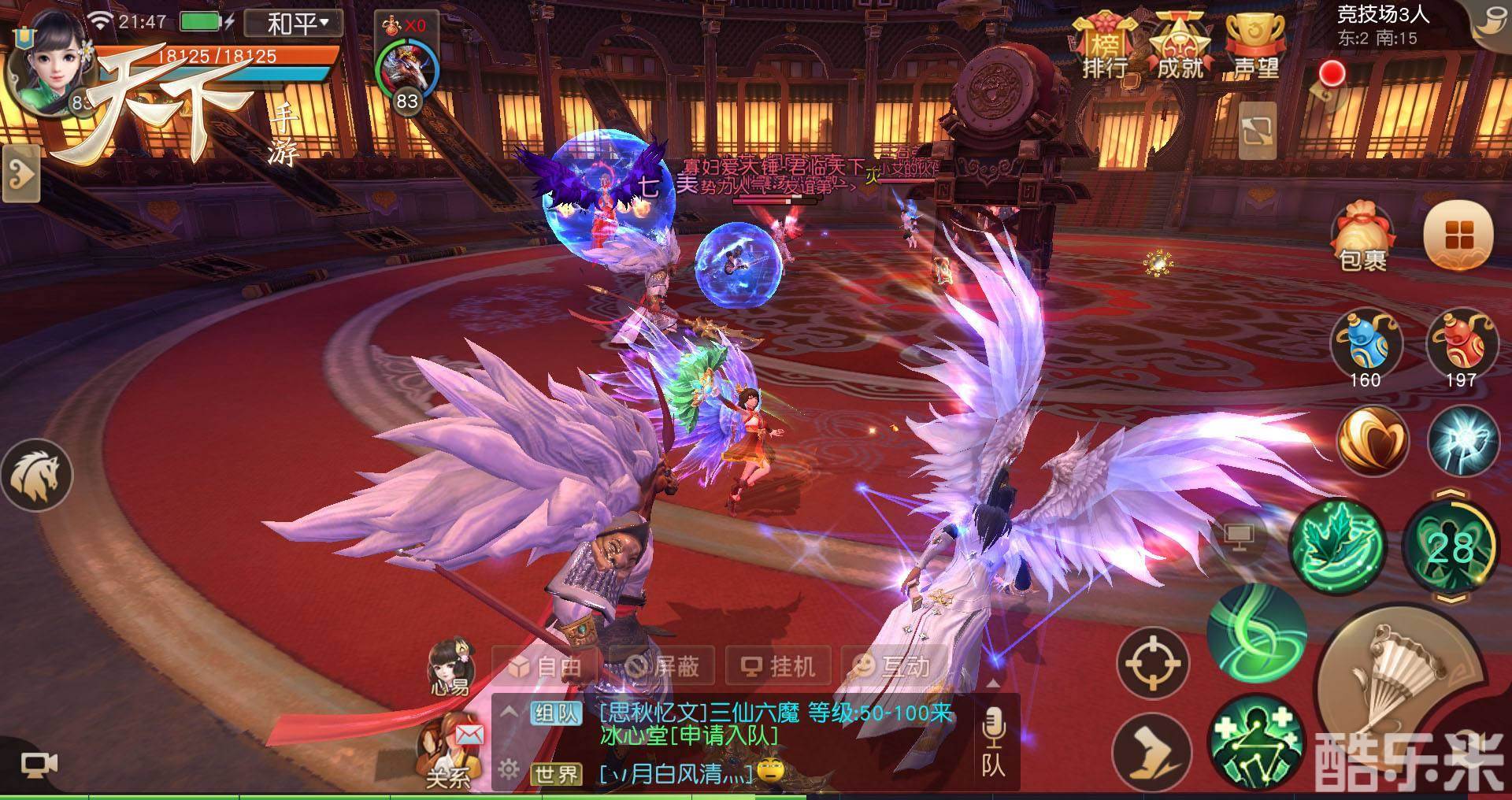Open the 成就 achievements panel
Viewport: 1512px width, 800px height.
[x=1179, y=49]
